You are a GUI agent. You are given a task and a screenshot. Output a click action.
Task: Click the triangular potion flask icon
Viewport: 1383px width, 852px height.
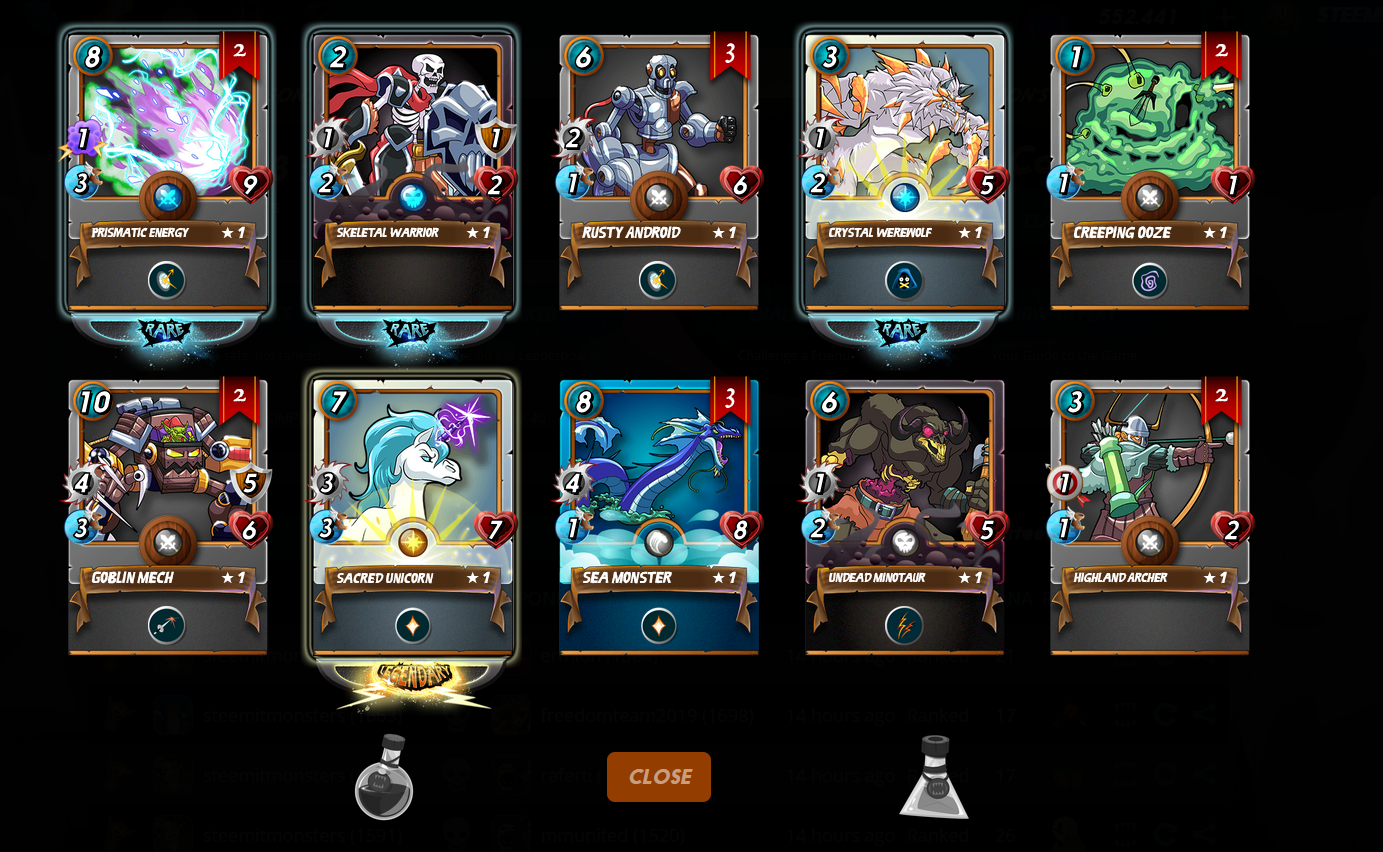(x=934, y=778)
